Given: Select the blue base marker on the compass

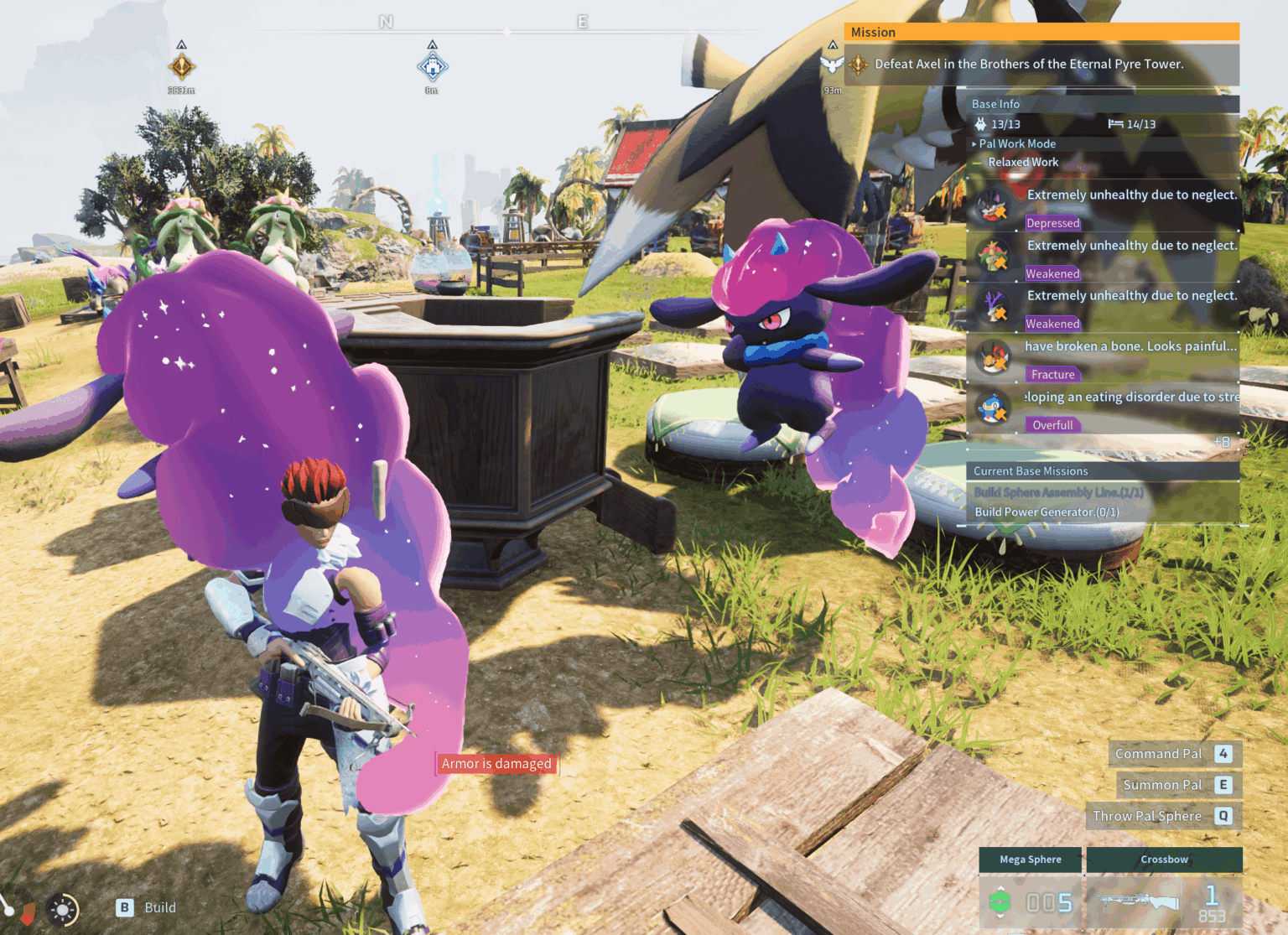Looking at the screenshot, I should tap(432, 65).
